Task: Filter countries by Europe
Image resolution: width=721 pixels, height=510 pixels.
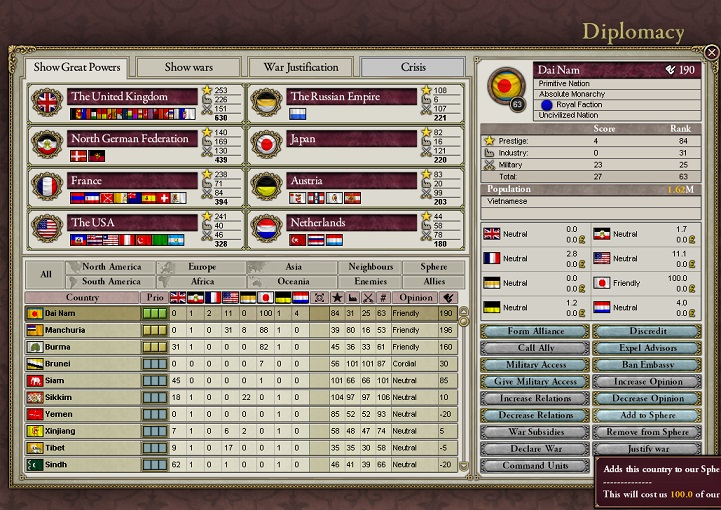Action: [x=201, y=267]
